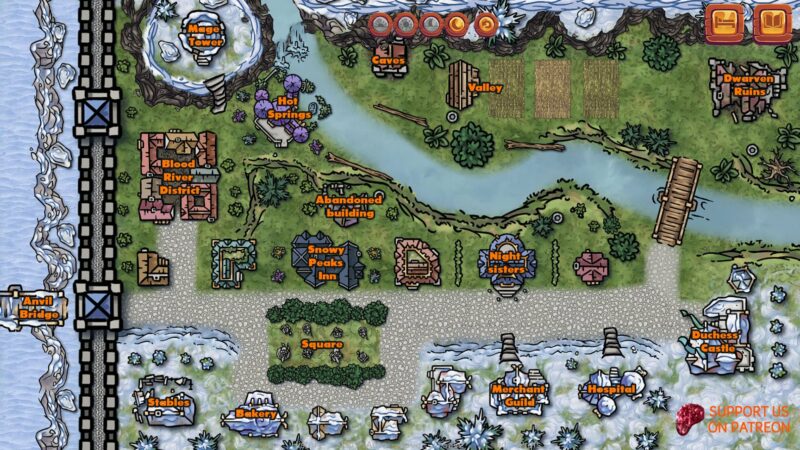Travel to the Mage Tower location
The image size is (800, 450).
[206, 37]
